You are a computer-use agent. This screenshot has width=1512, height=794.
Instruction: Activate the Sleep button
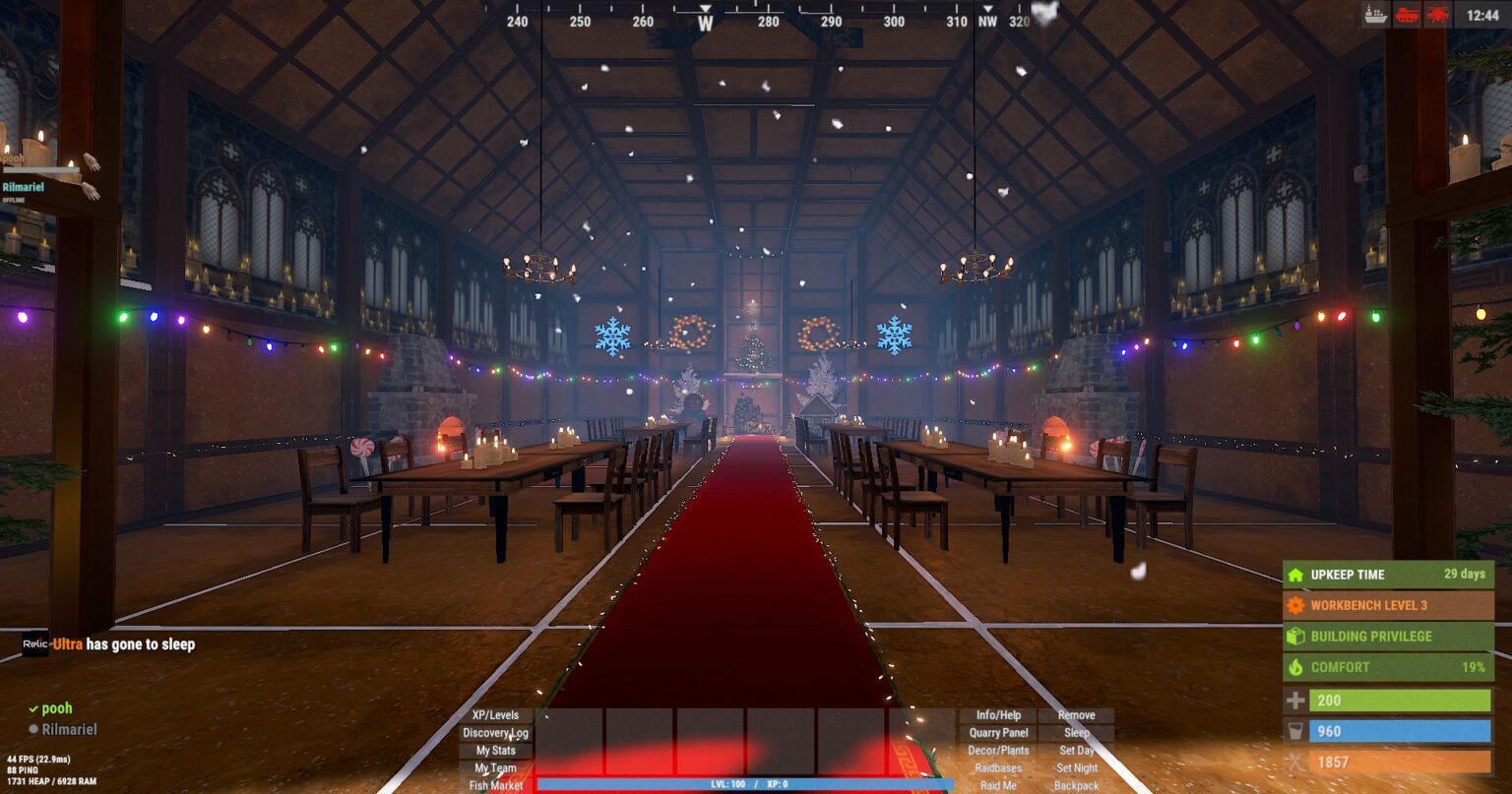(1076, 733)
